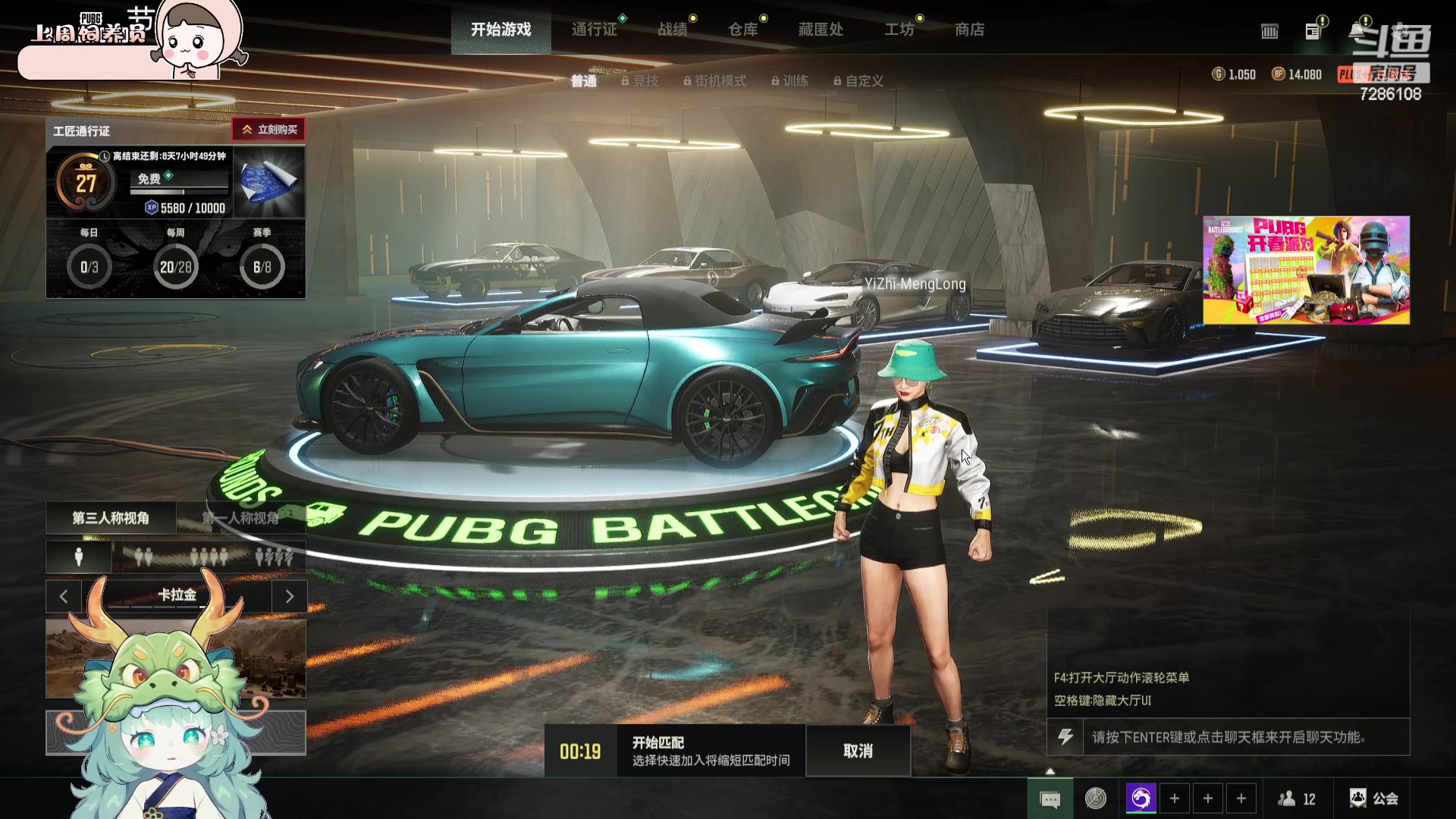Image resolution: width=1456 pixels, height=819 pixels.
Task: Open the friends list showing 12
Action: (x=1297, y=799)
